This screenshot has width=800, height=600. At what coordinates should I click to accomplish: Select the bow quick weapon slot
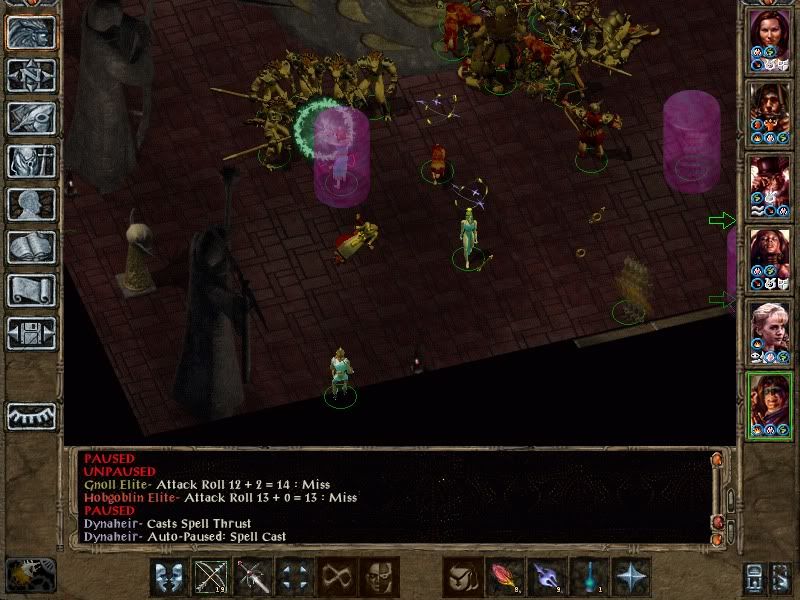[x=210, y=577]
